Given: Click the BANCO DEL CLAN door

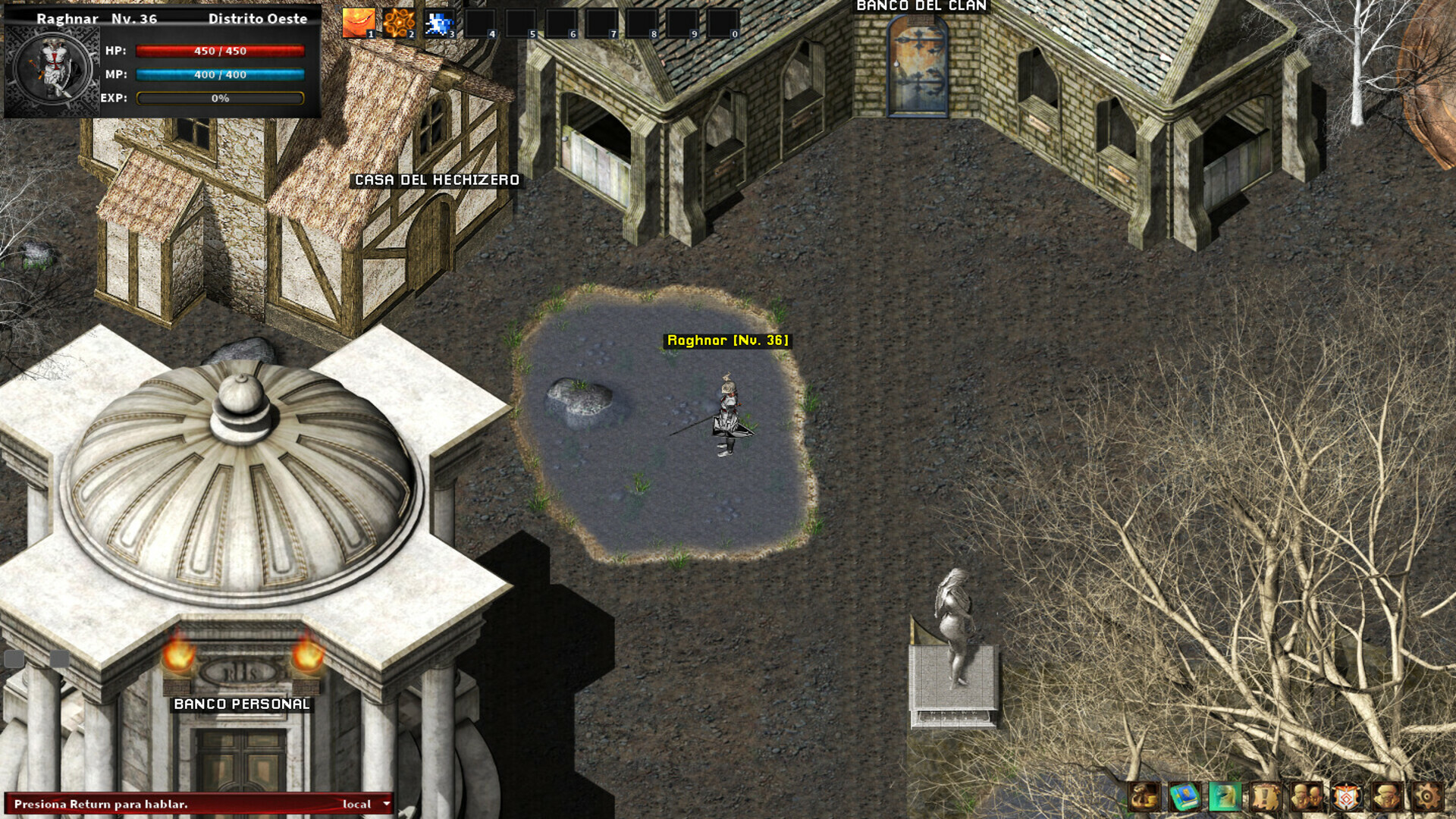Looking at the screenshot, I should (x=915, y=64).
